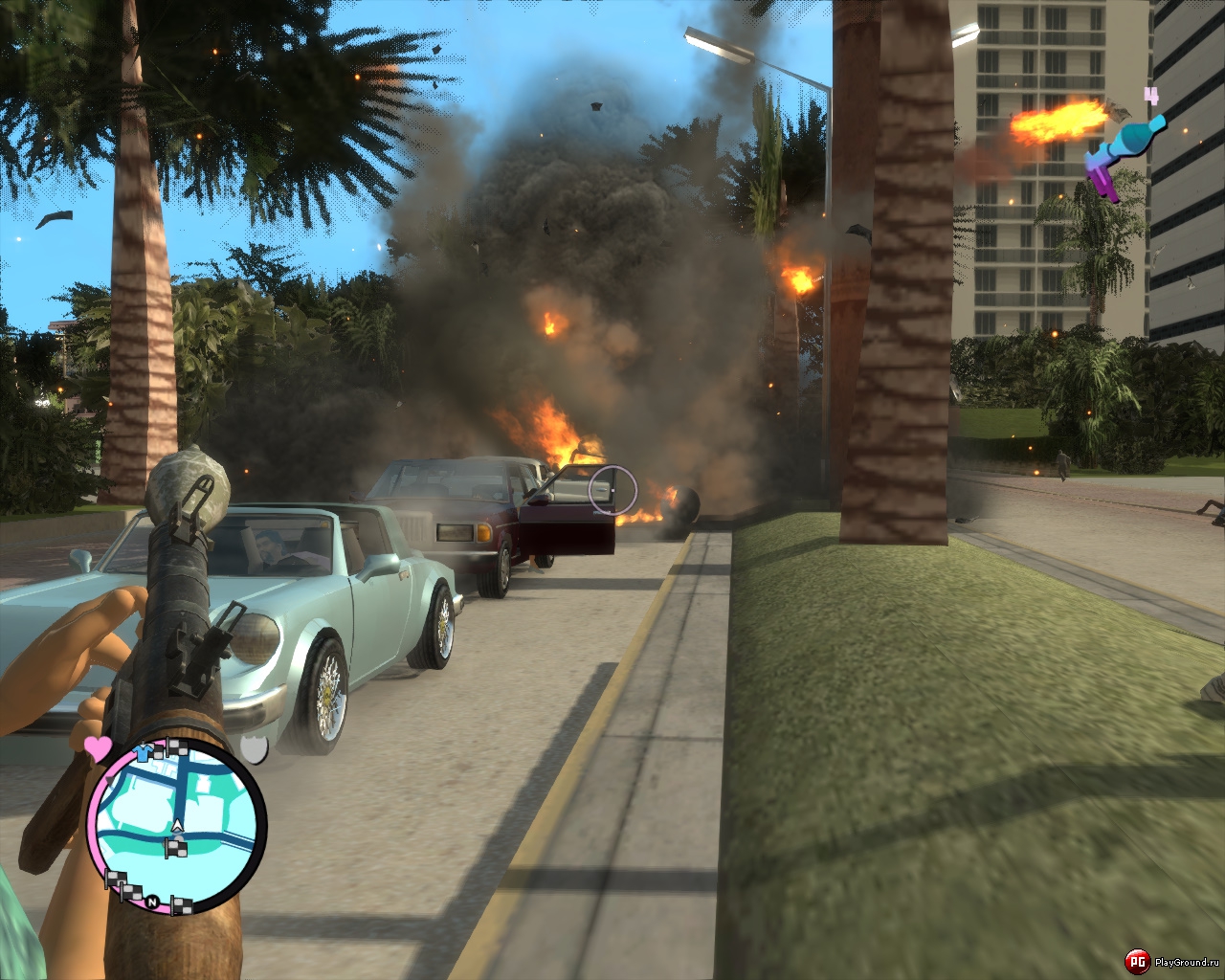The image size is (1225, 980).
Task: Click the white player arrow on radar
Action: pos(177,825)
